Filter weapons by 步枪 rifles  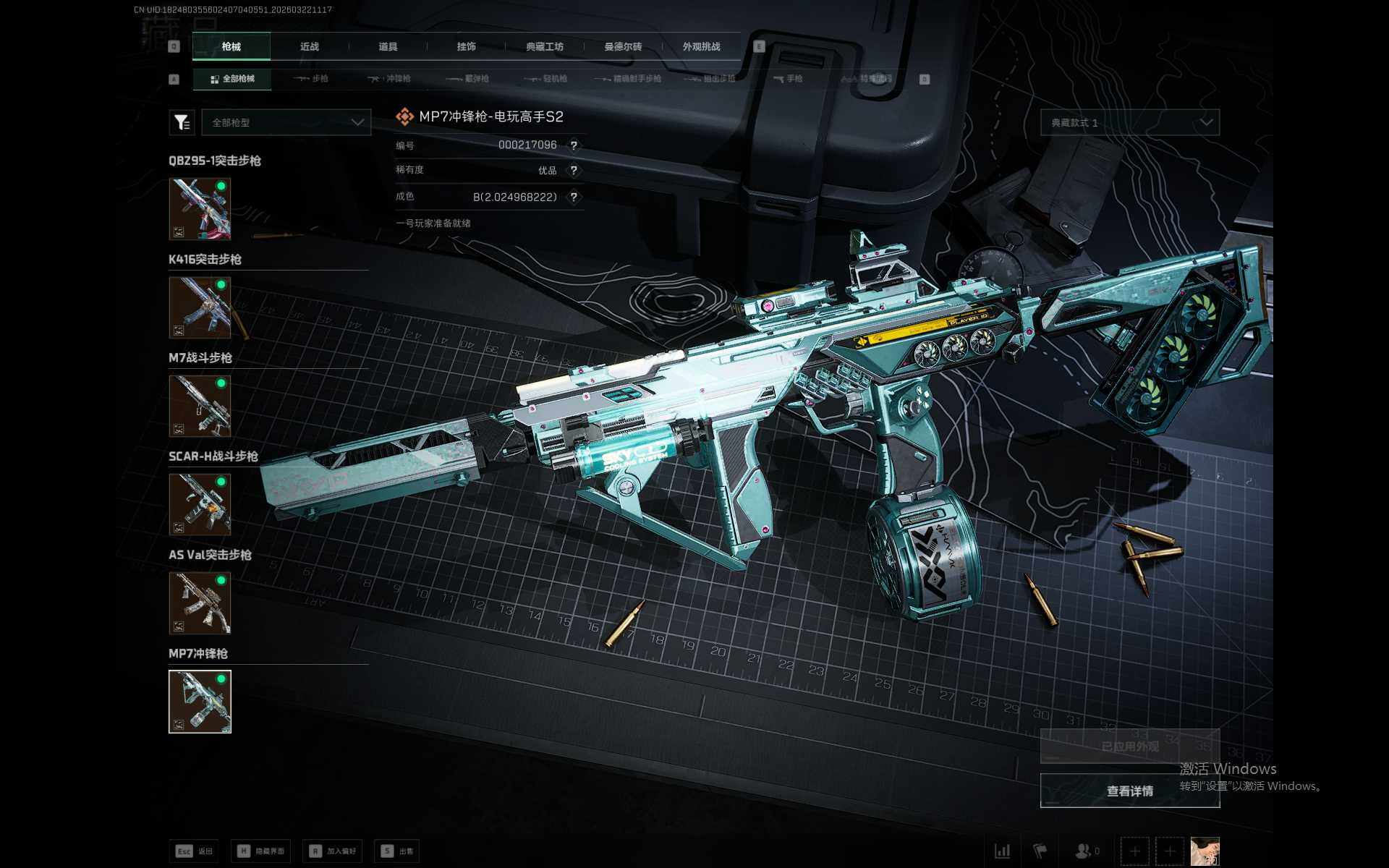[312, 79]
